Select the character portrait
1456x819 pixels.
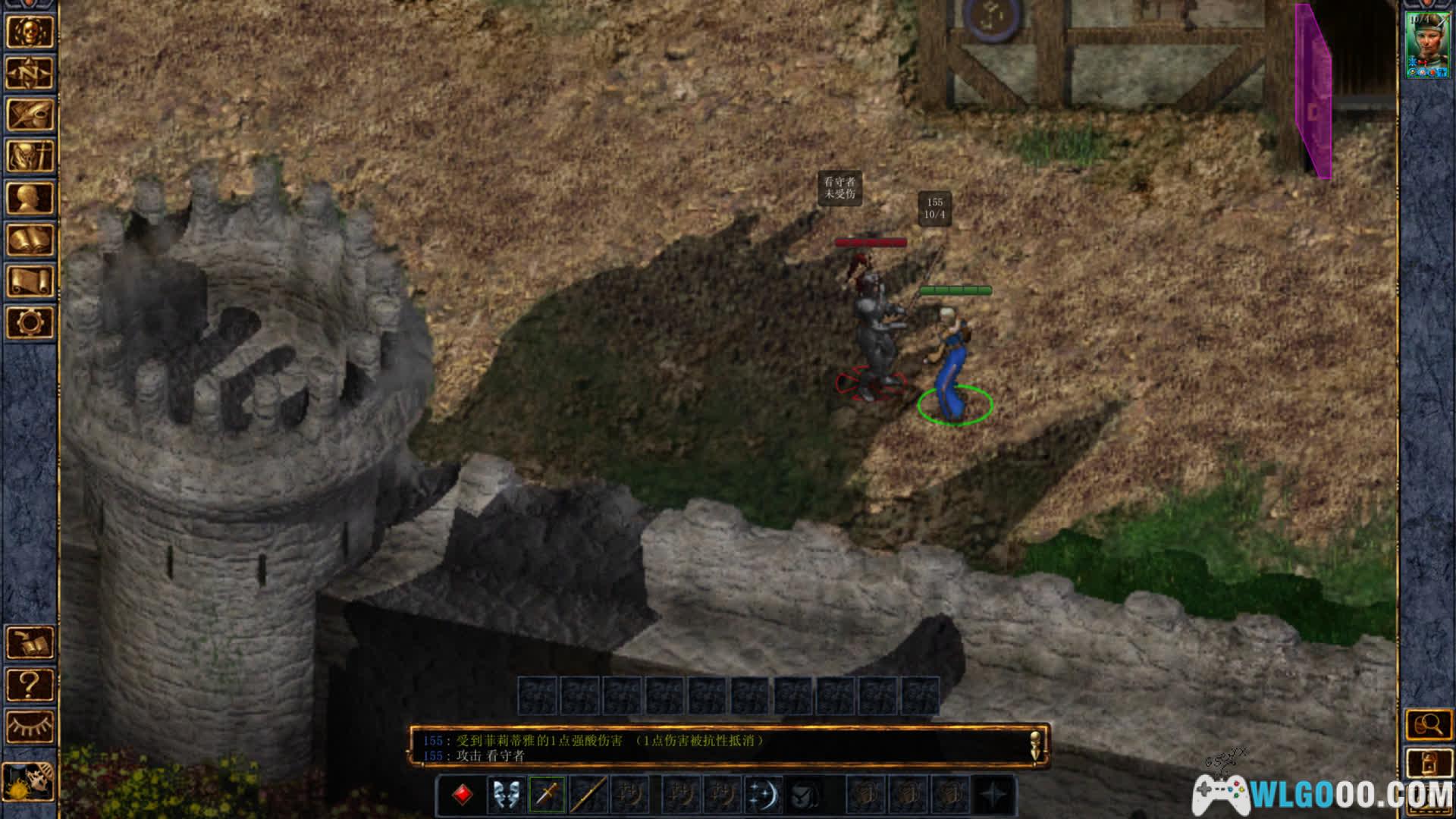[1427, 44]
